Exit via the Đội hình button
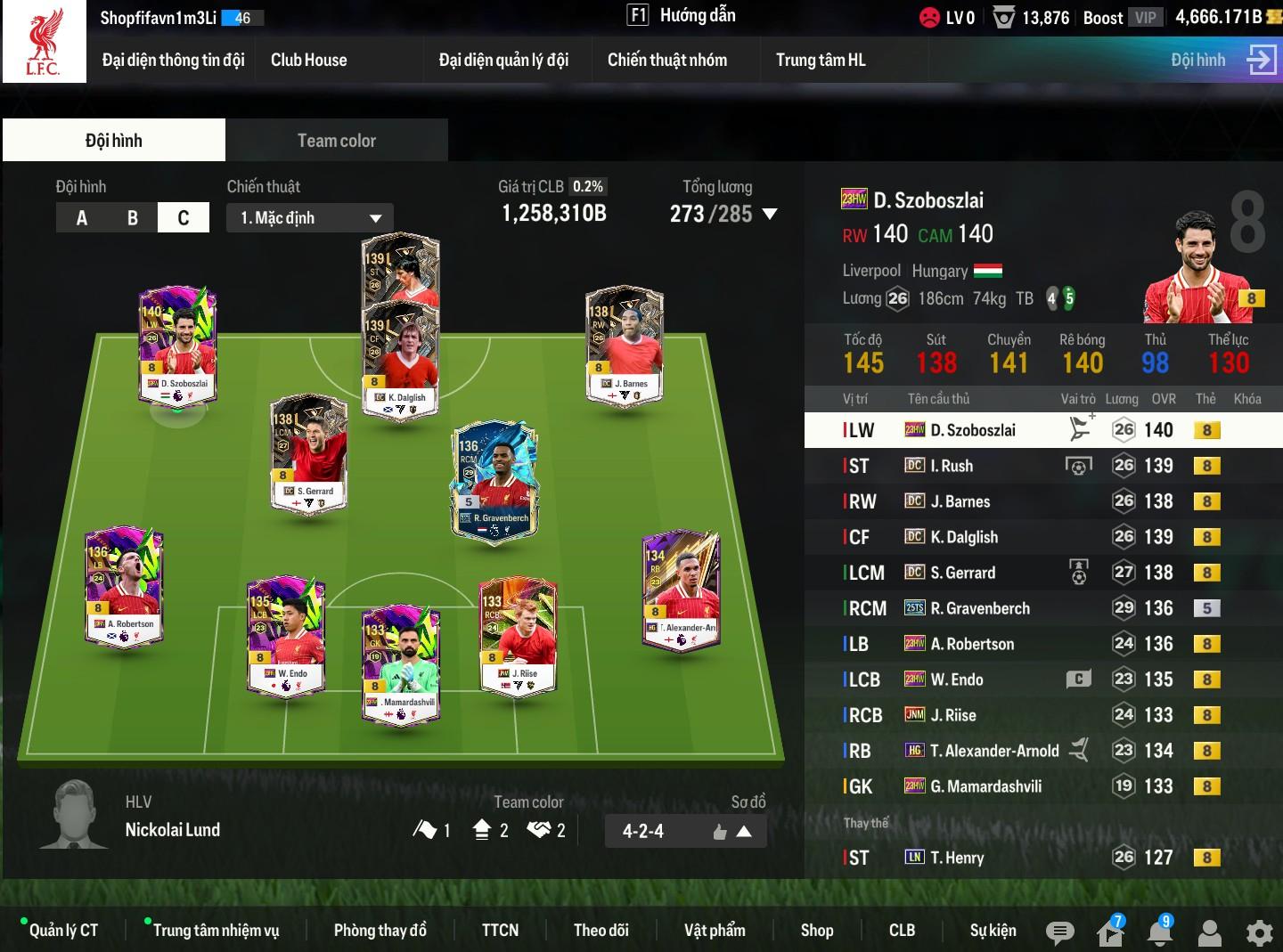Viewport: 1283px width, 952px height. pyautogui.click(x=1222, y=61)
